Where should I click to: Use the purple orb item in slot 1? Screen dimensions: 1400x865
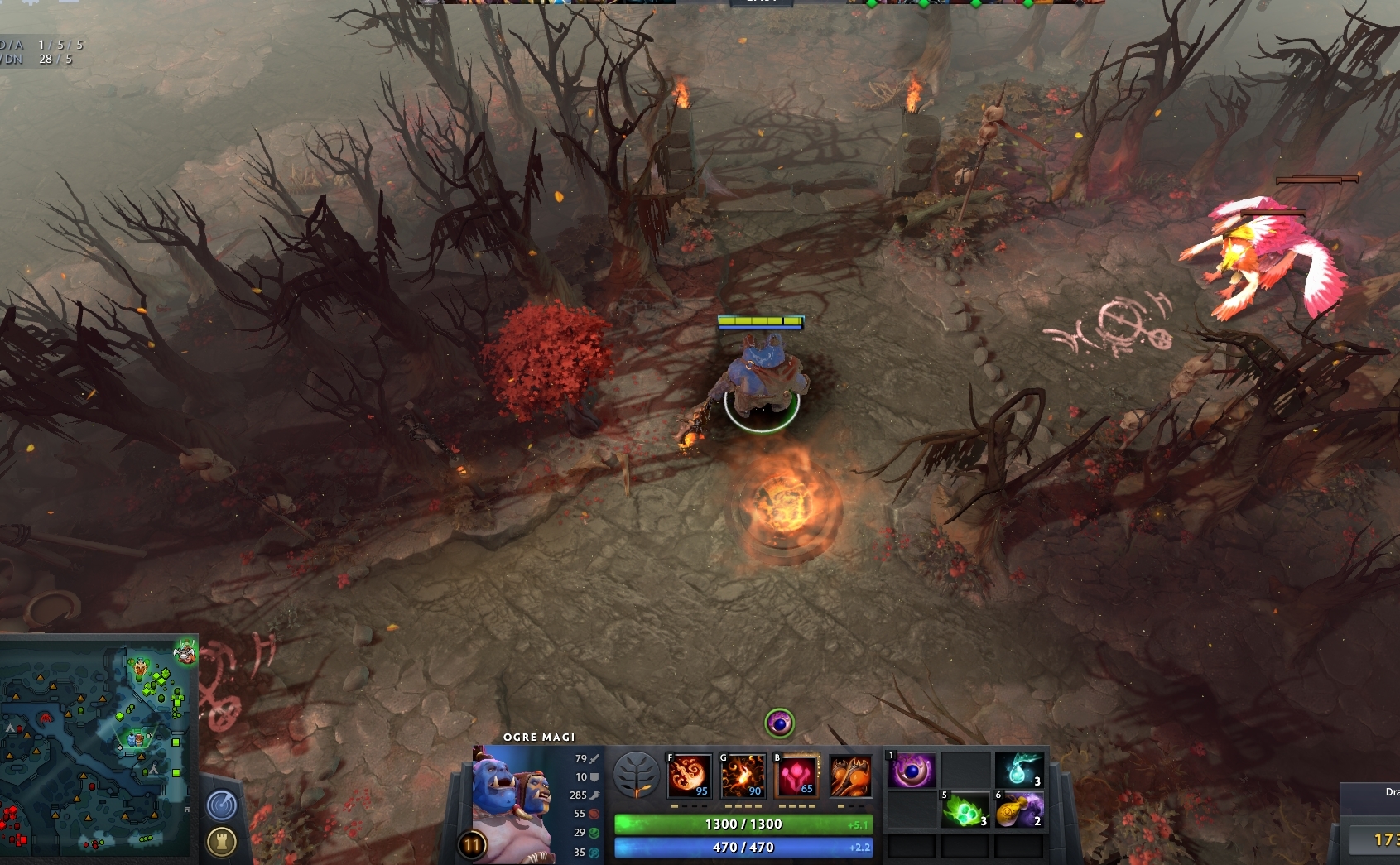(912, 771)
